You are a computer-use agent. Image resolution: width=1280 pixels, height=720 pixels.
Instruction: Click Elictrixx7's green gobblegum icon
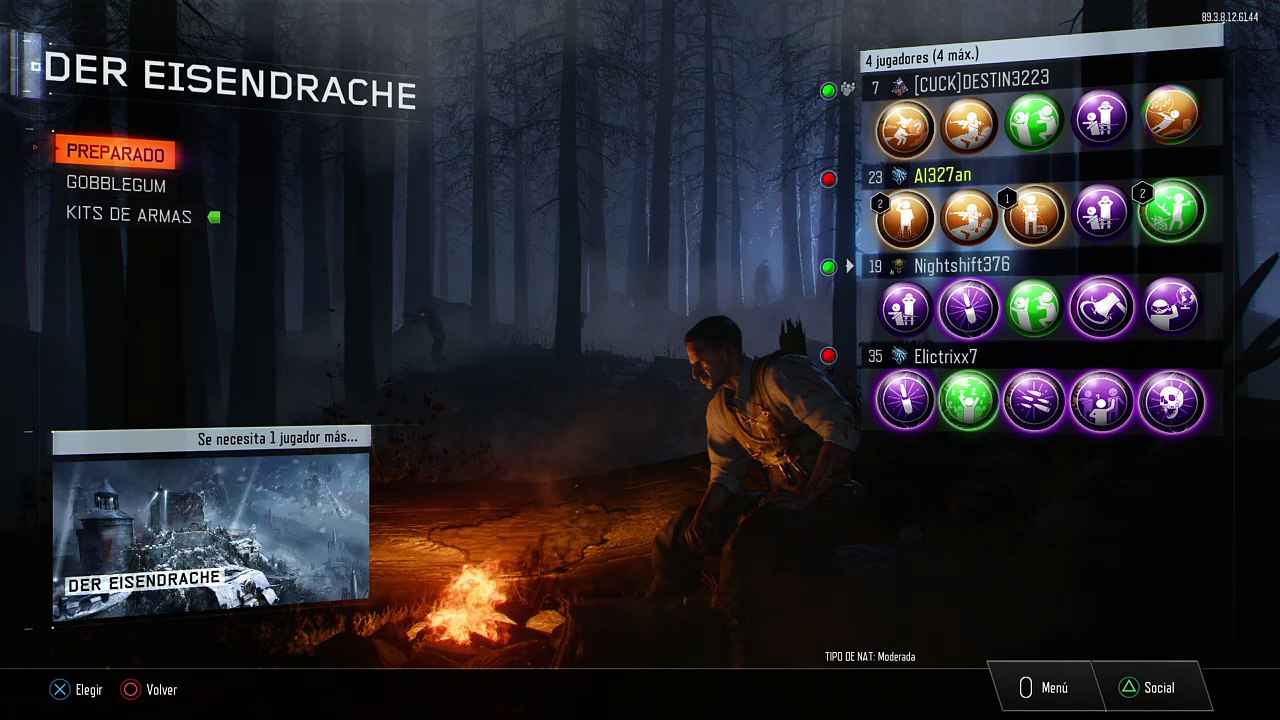[x=970, y=401]
